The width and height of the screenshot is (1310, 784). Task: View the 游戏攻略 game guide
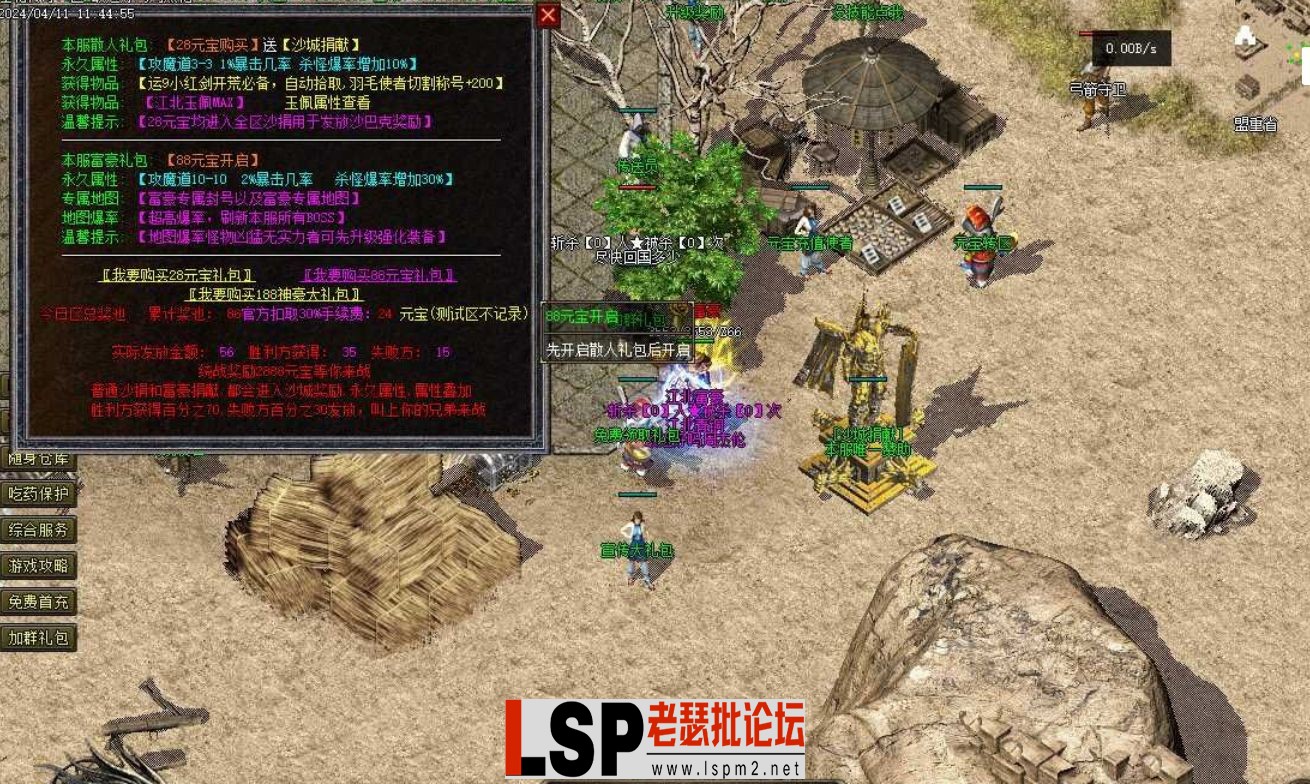pyautogui.click(x=39, y=566)
